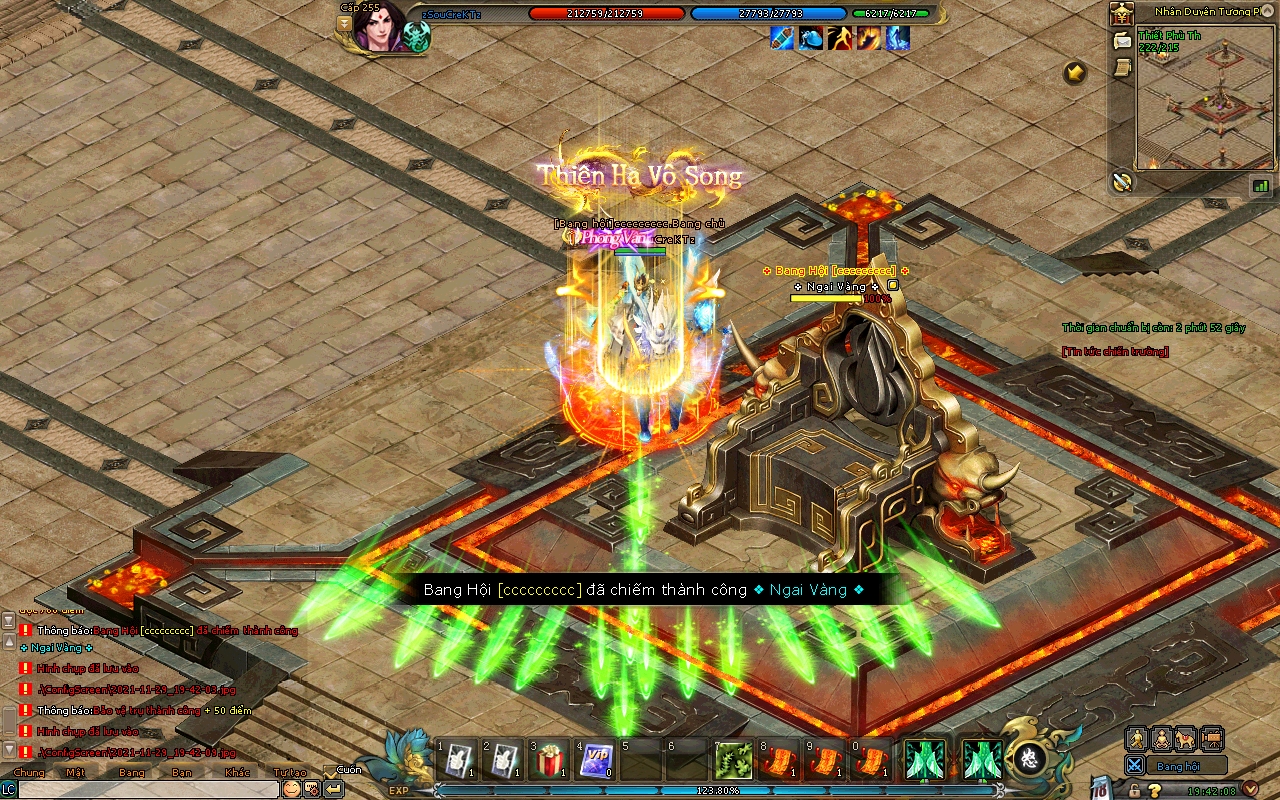This screenshot has width=1280, height=800.
Task: Click the chat message input field
Action: click(148, 789)
